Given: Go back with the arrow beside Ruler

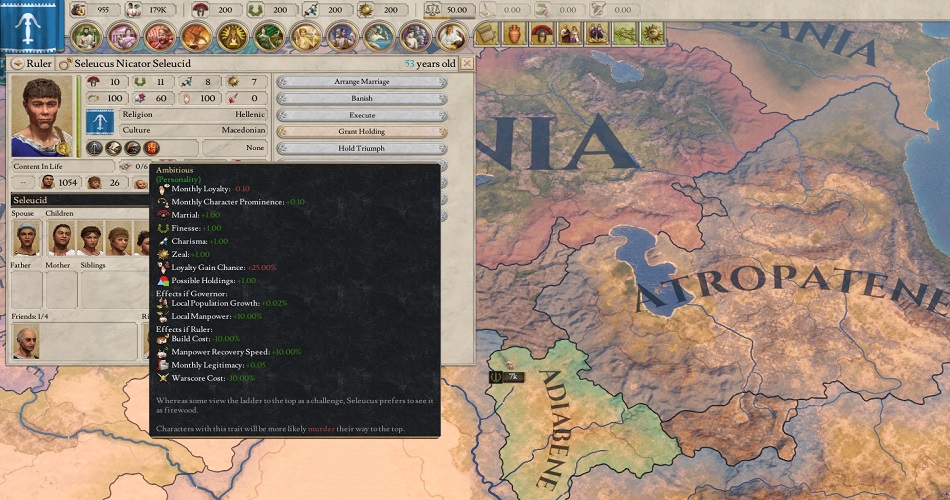Looking at the screenshot, I should click(16, 63).
